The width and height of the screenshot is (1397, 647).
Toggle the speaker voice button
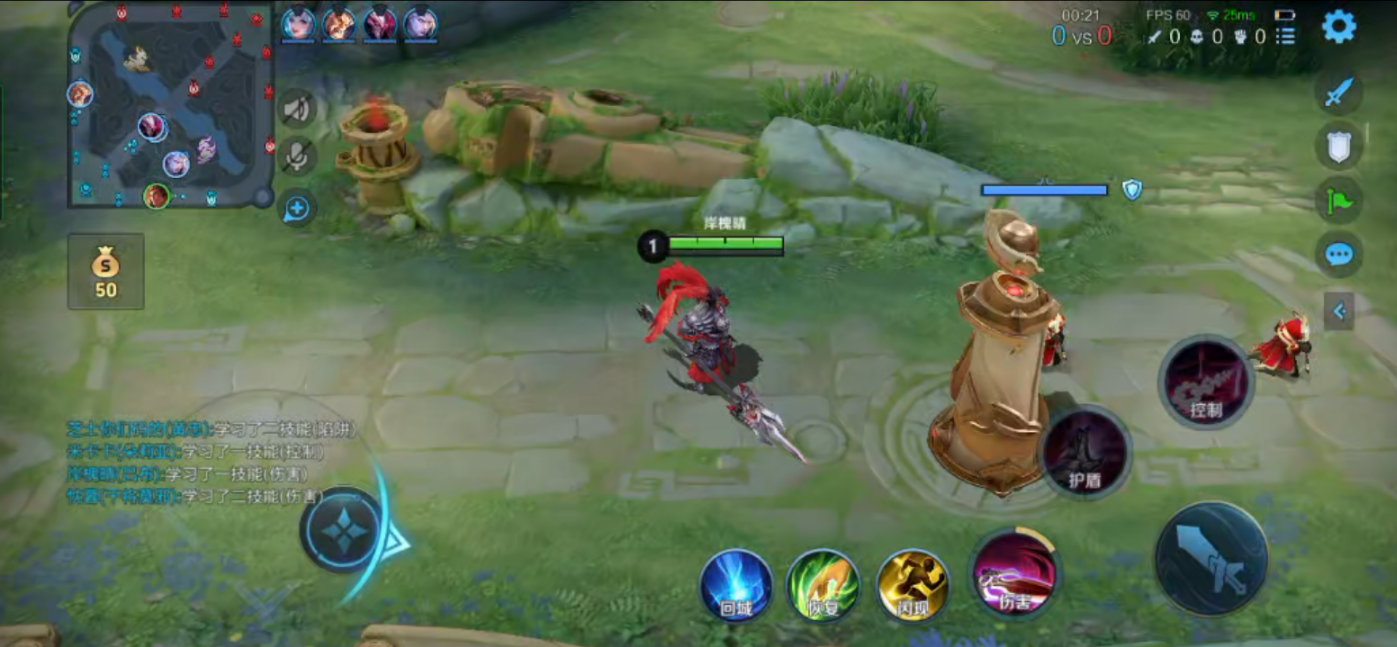[x=297, y=108]
